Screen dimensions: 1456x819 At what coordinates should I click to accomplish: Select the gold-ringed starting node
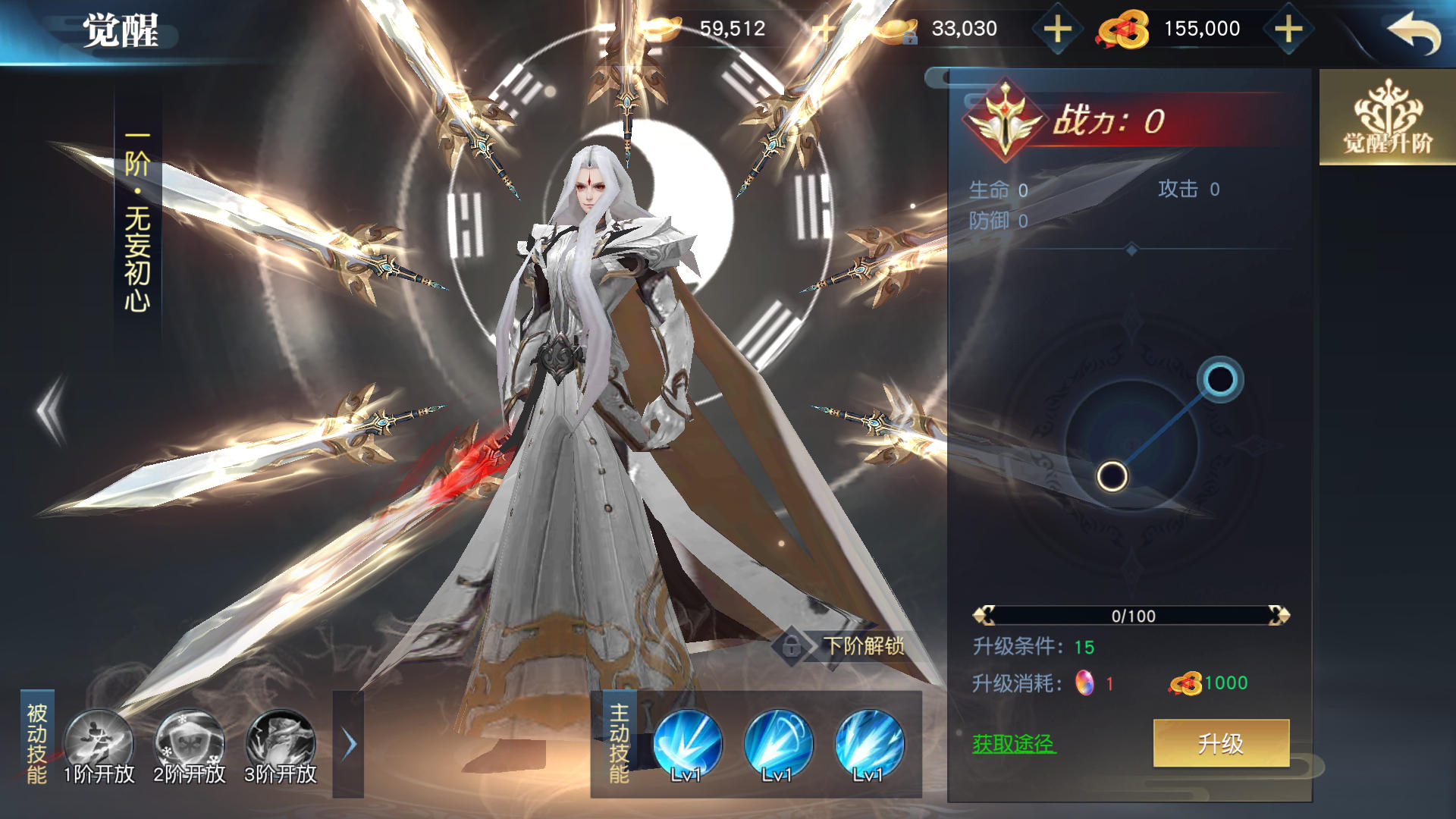pos(1112,476)
